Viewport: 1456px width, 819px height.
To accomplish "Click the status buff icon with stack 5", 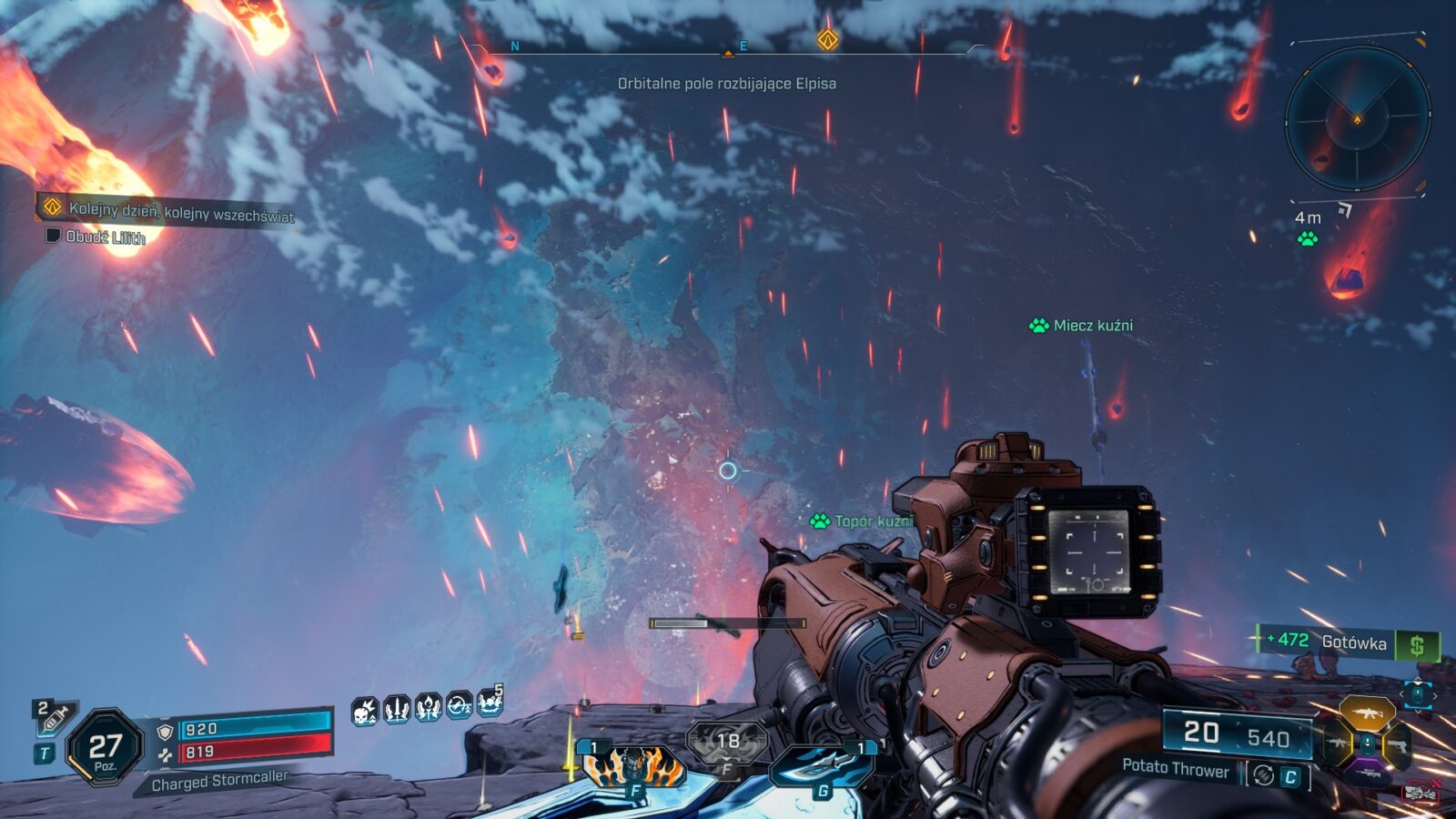I will pyautogui.click(x=490, y=703).
